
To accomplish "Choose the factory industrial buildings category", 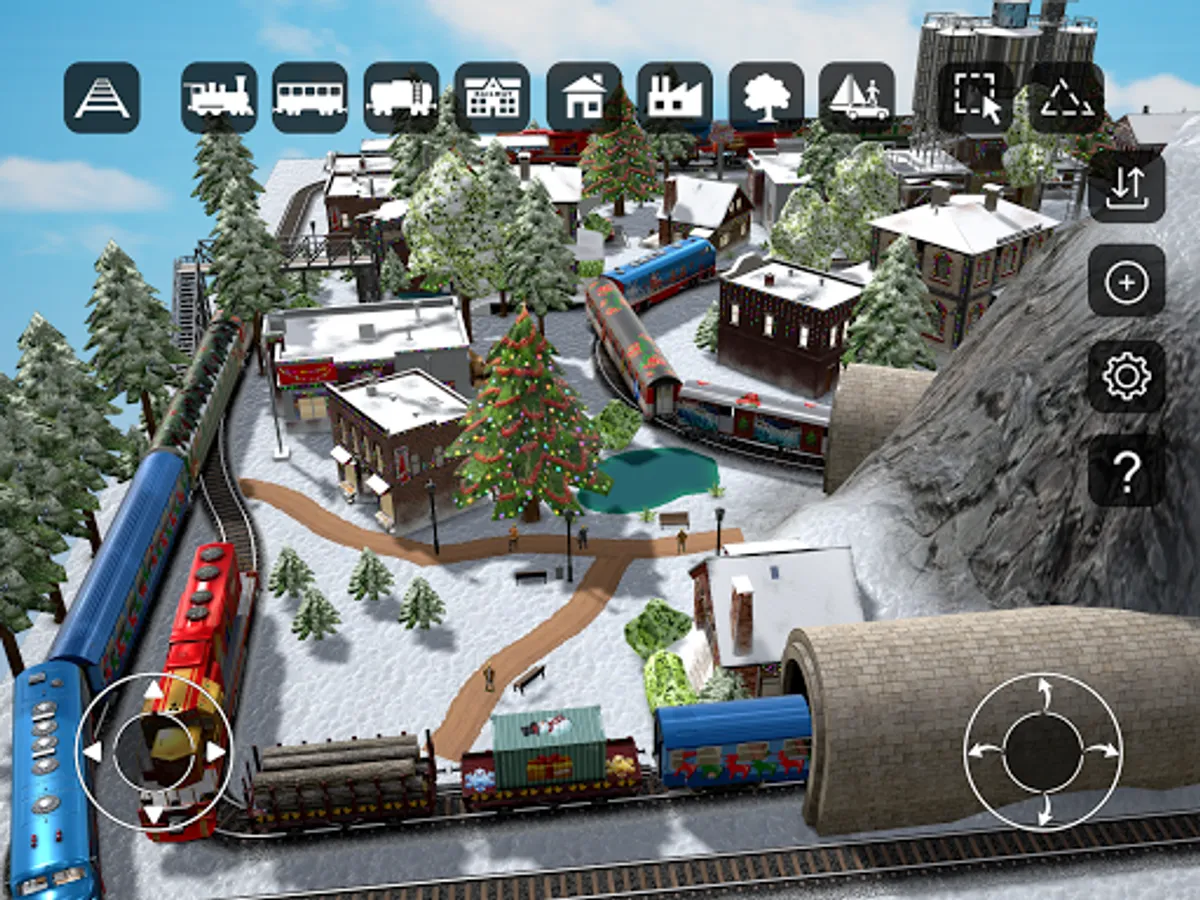I will 675,98.
